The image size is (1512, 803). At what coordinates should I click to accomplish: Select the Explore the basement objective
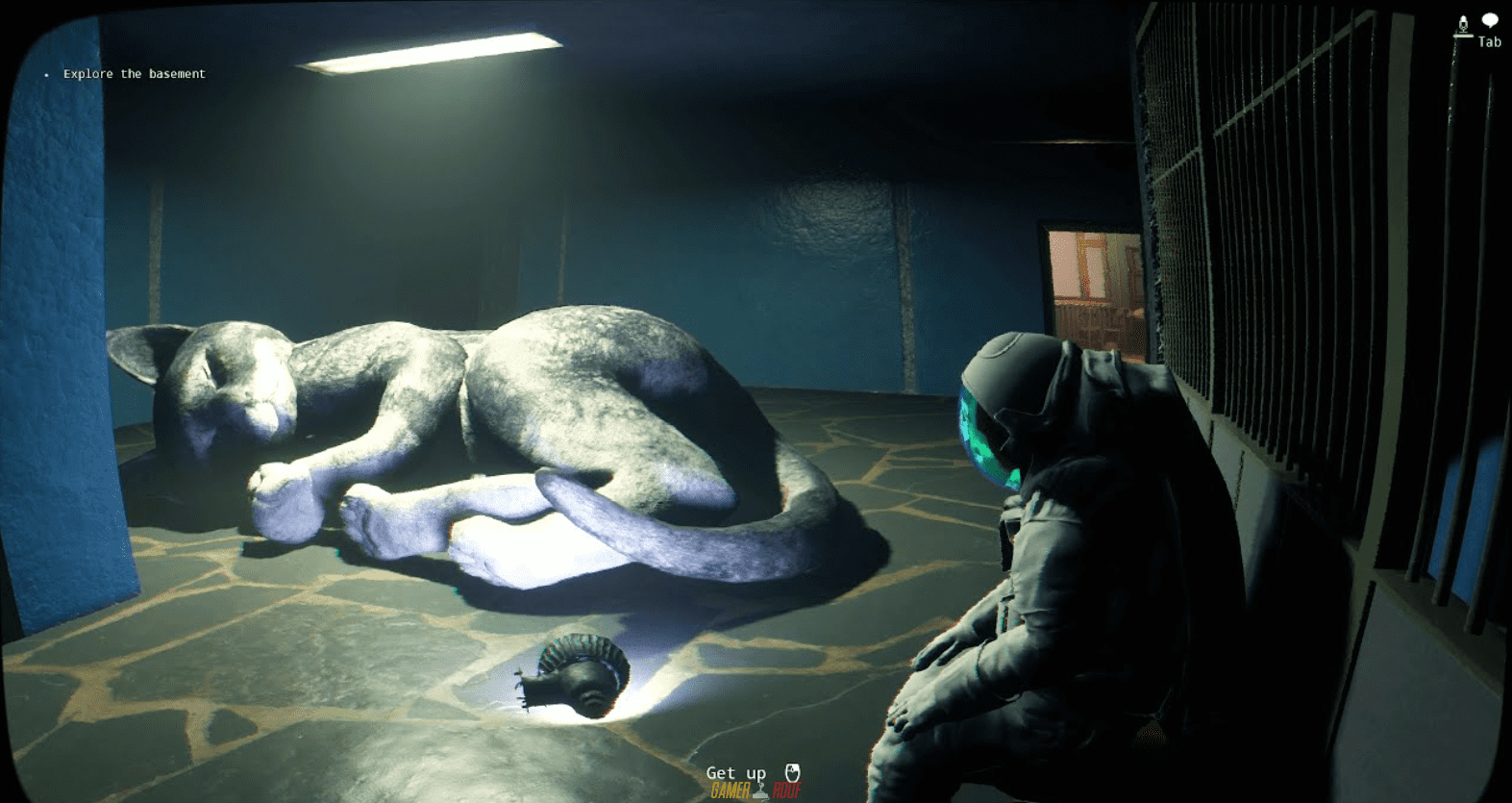(x=134, y=74)
